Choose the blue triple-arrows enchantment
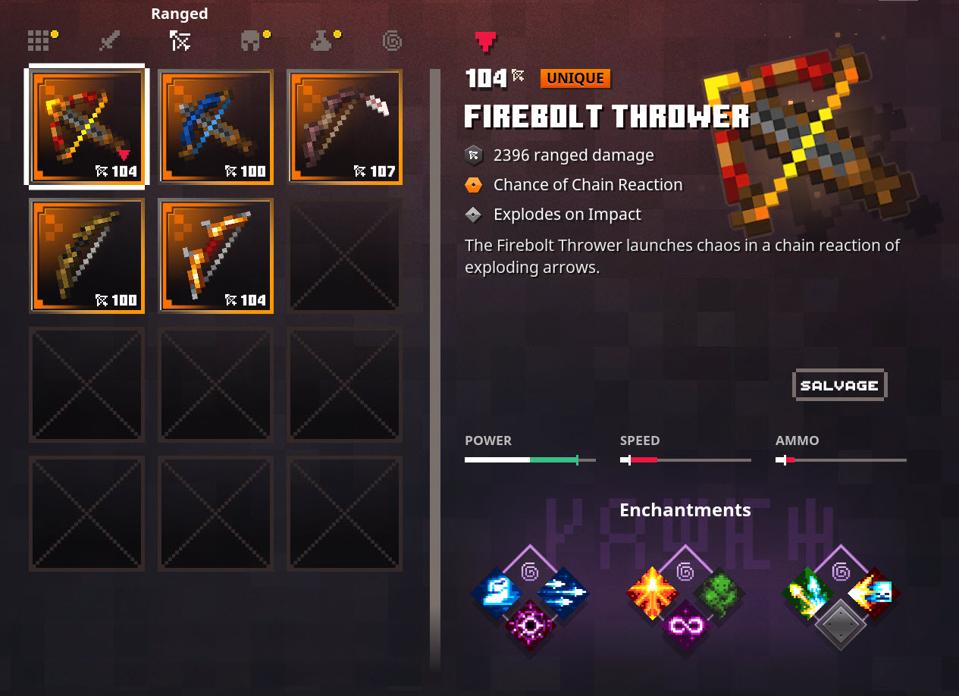This screenshot has height=696, width=959. (562, 593)
